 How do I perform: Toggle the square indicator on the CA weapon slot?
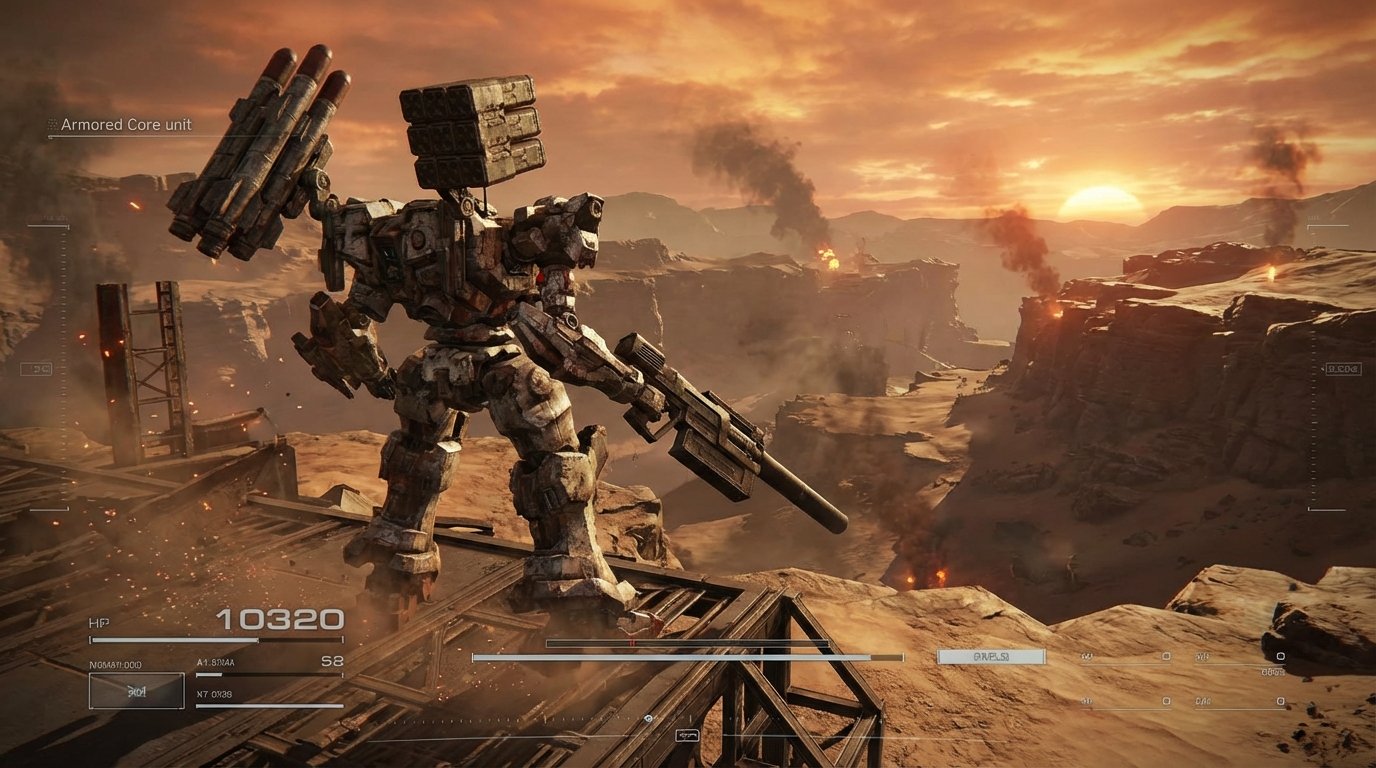click(1167, 702)
